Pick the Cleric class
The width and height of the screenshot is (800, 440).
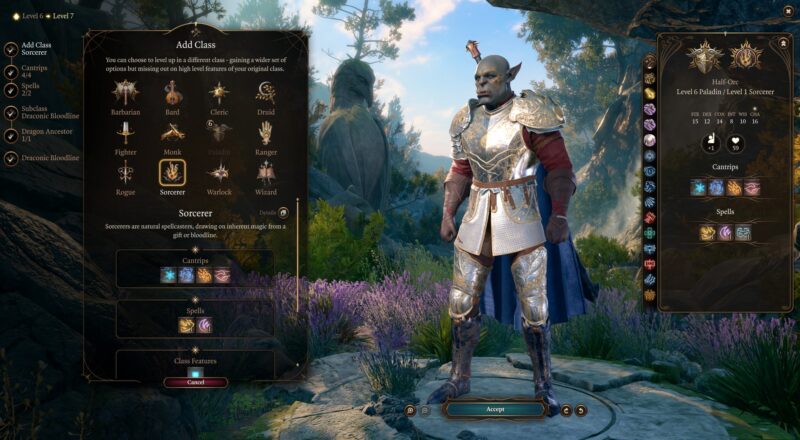point(220,94)
